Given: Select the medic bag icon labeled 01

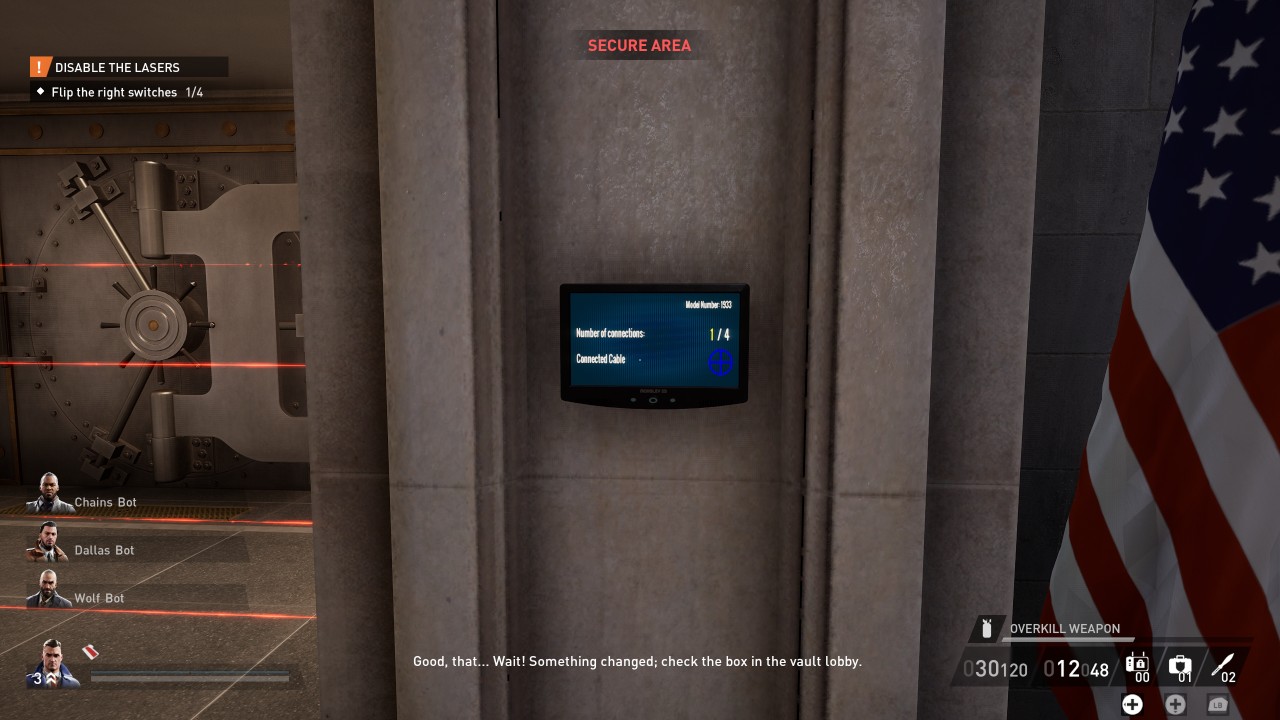Looking at the screenshot, I should click(1180, 662).
